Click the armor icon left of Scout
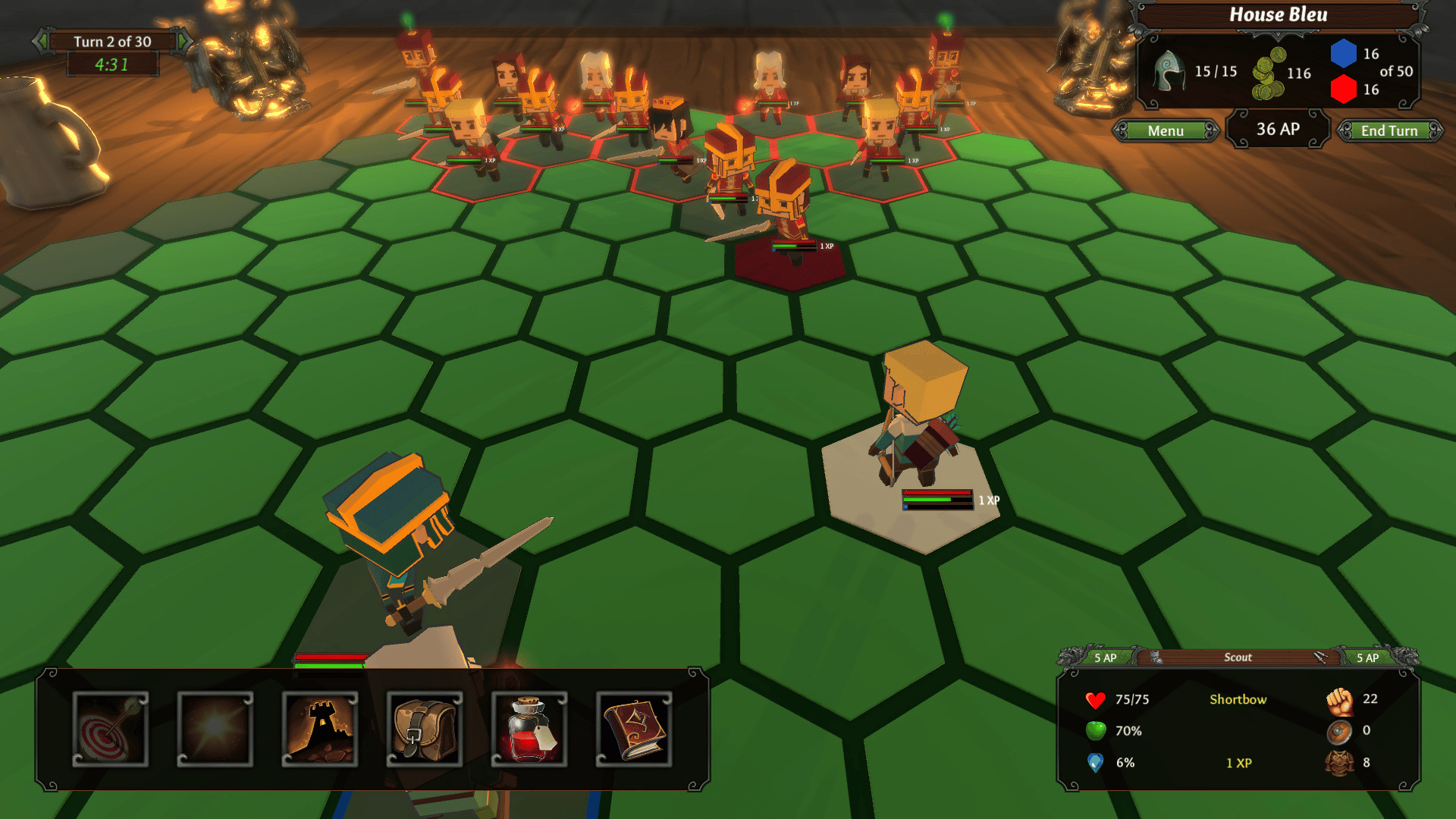 1156,657
